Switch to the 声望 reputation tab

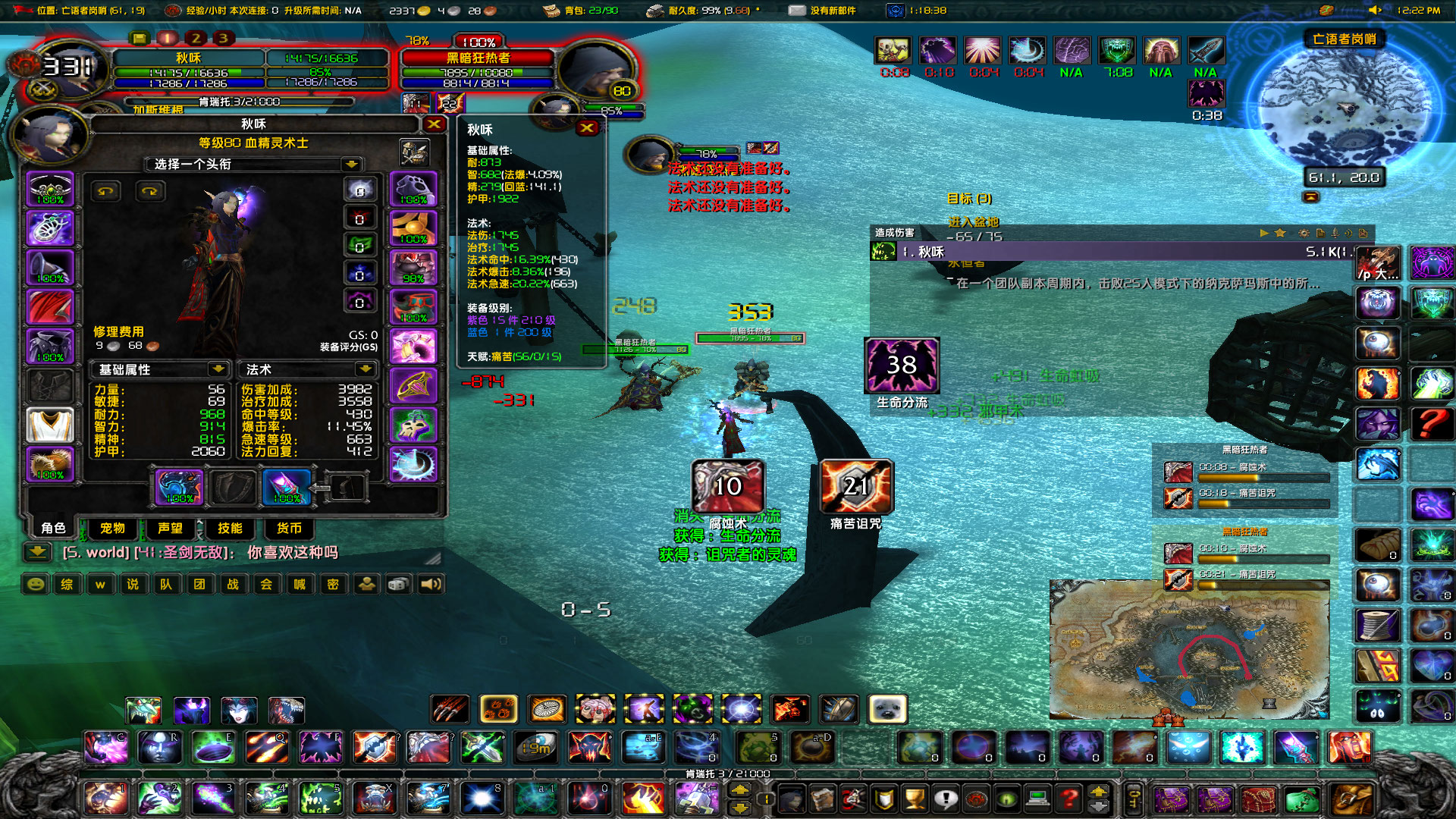click(171, 529)
